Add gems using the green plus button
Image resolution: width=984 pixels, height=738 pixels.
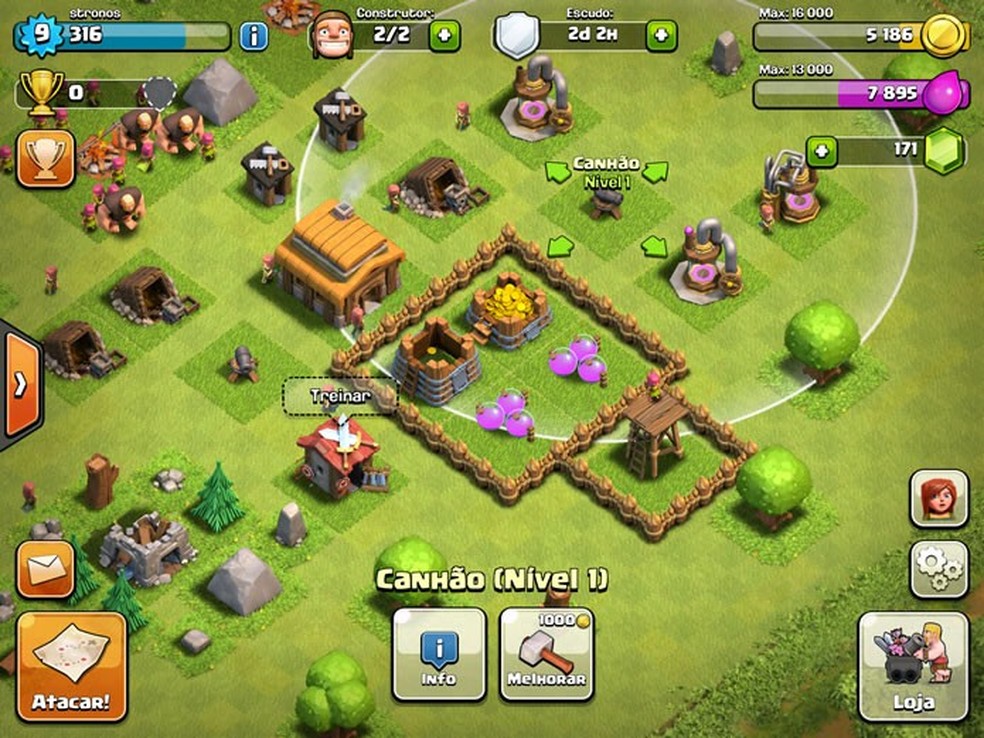tap(821, 152)
